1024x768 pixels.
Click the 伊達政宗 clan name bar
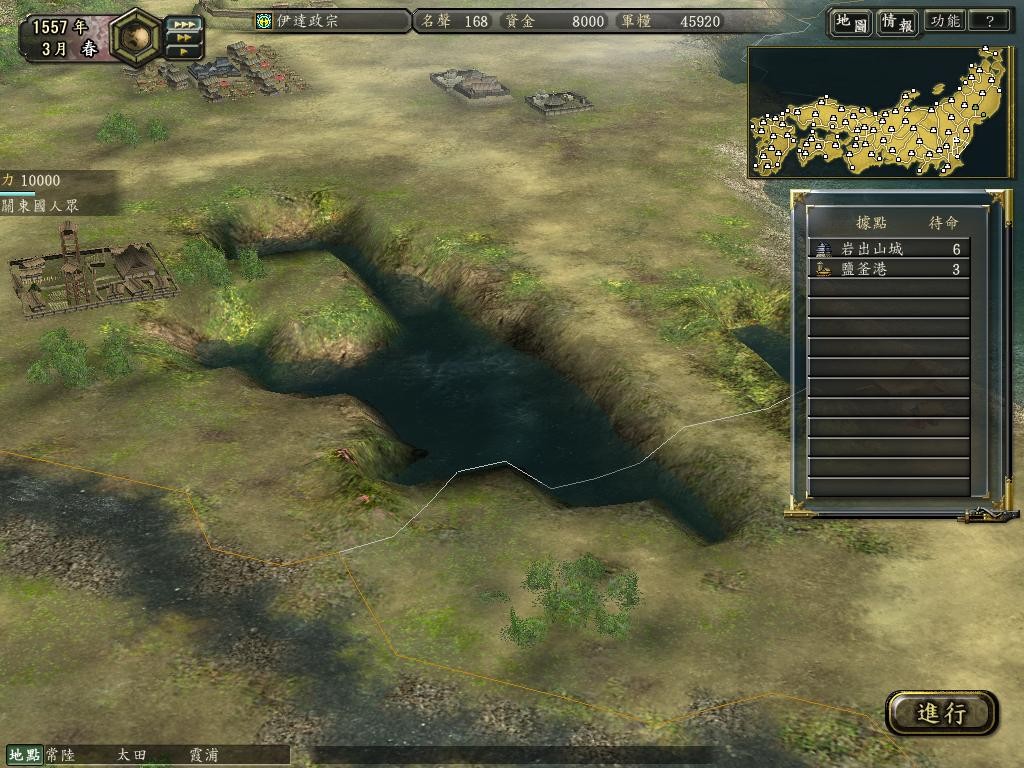[x=331, y=21]
